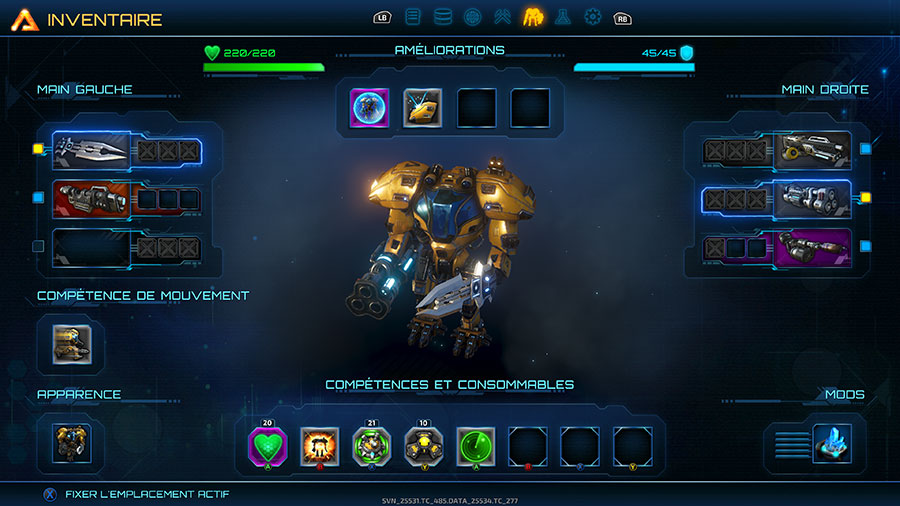900x506 pixels.
Task: Open the document list tab
Action: tap(413, 17)
